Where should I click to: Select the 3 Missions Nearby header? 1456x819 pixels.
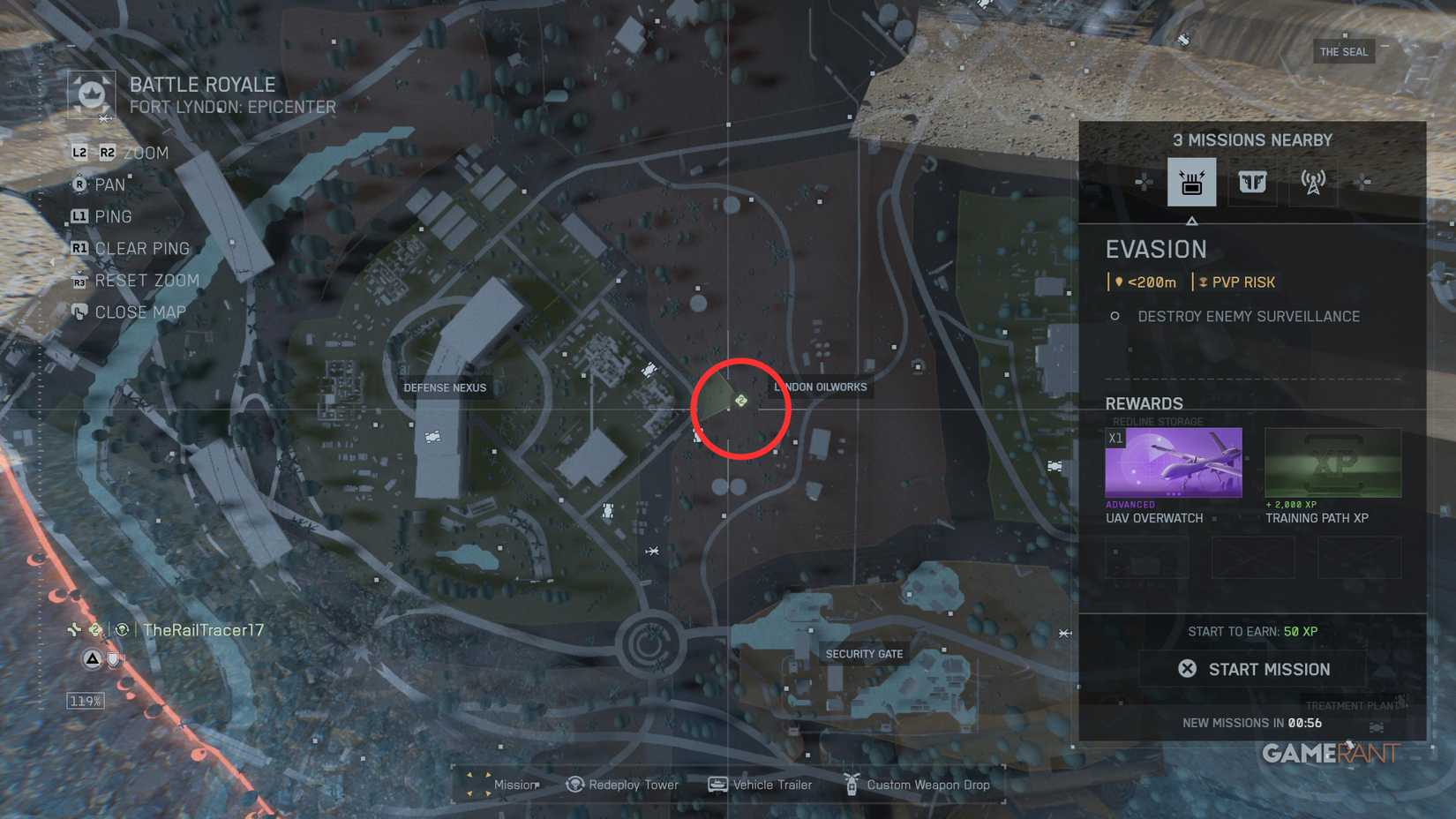1252,139
